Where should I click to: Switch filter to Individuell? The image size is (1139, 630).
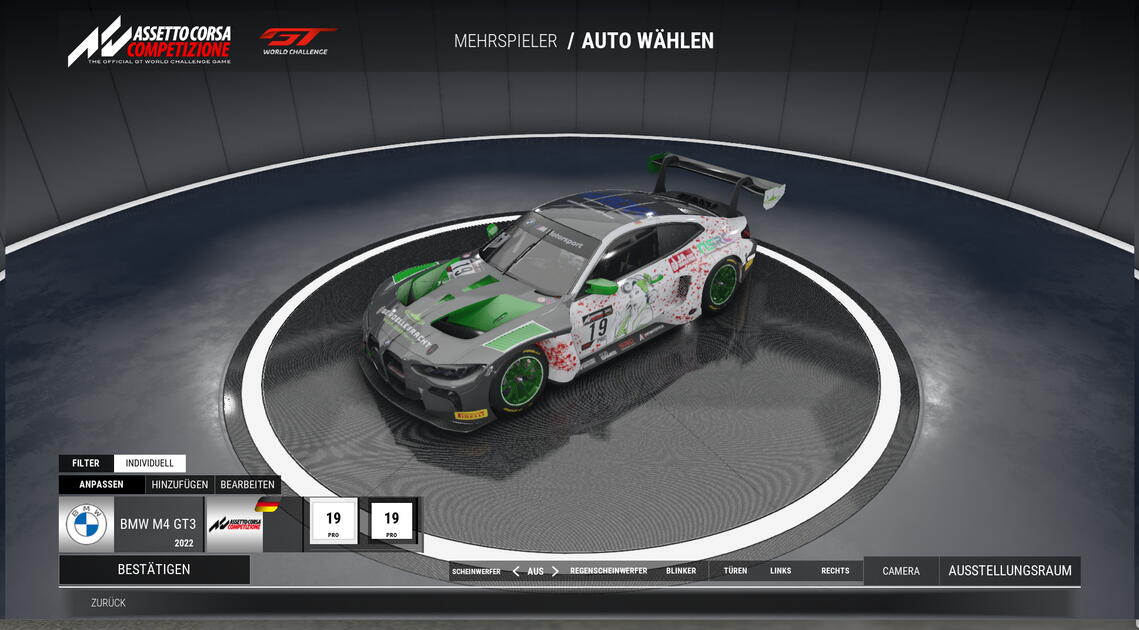coord(149,464)
